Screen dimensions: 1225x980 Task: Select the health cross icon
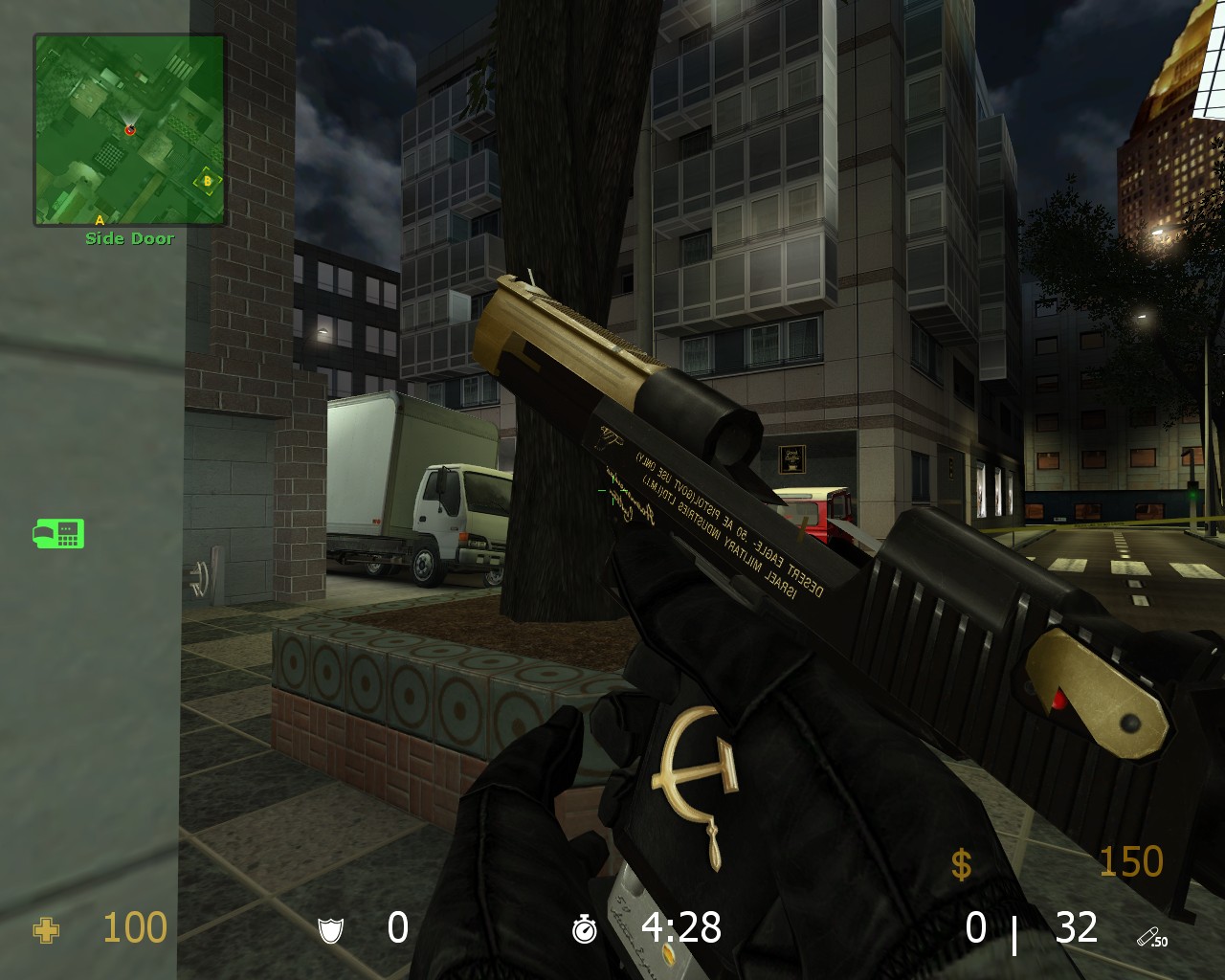point(46,928)
